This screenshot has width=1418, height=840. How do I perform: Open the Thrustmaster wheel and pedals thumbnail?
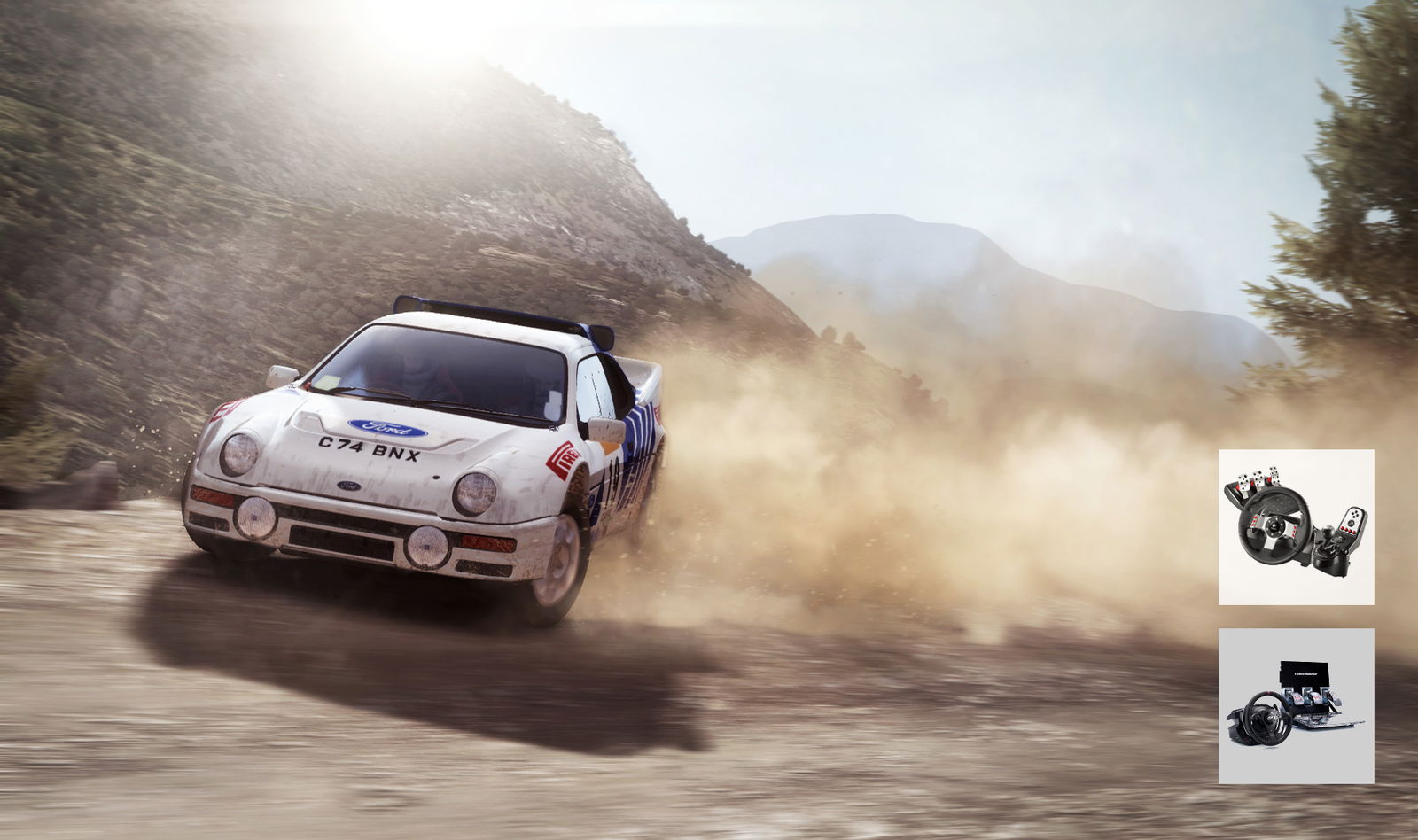tap(1296, 706)
